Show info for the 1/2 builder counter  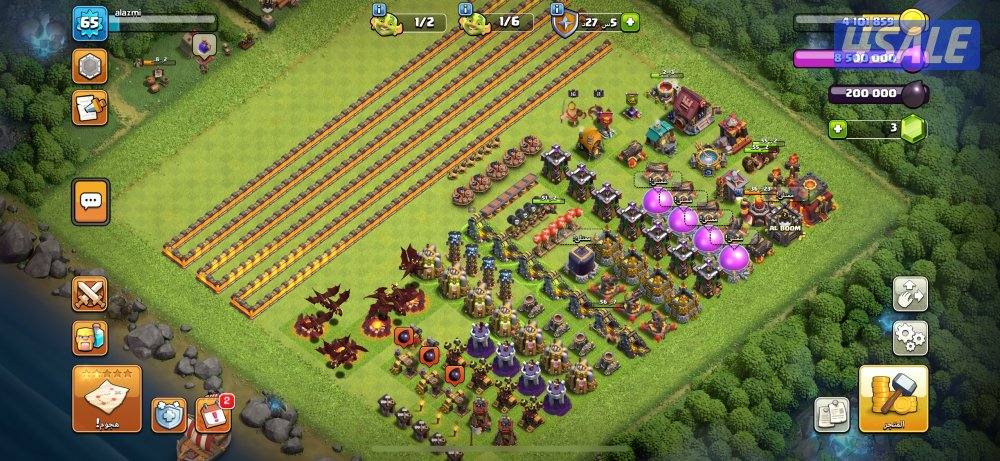coord(379,9)
